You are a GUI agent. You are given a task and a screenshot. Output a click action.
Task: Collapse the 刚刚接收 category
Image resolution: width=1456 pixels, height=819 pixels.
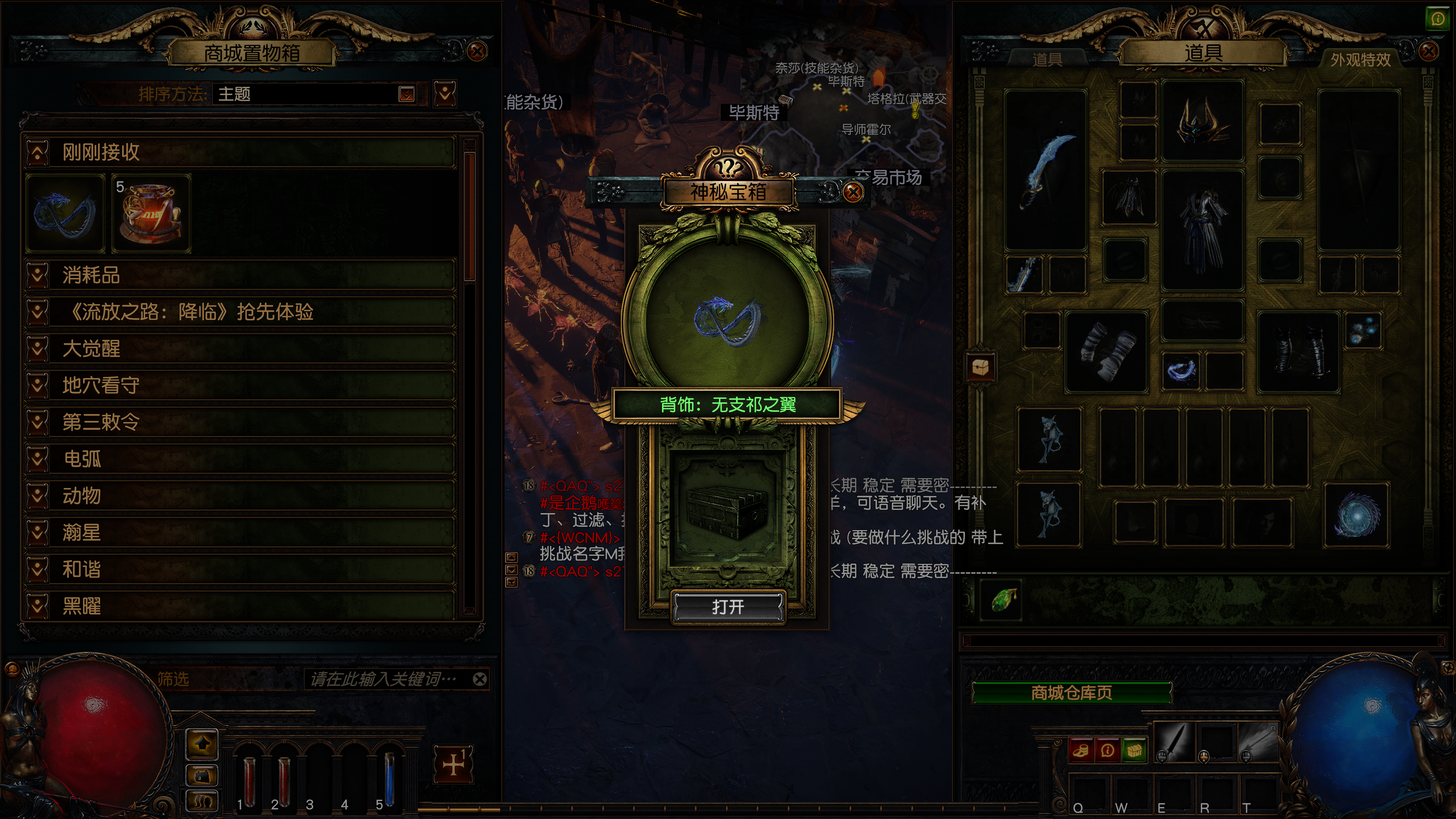[x=37, y=152]
